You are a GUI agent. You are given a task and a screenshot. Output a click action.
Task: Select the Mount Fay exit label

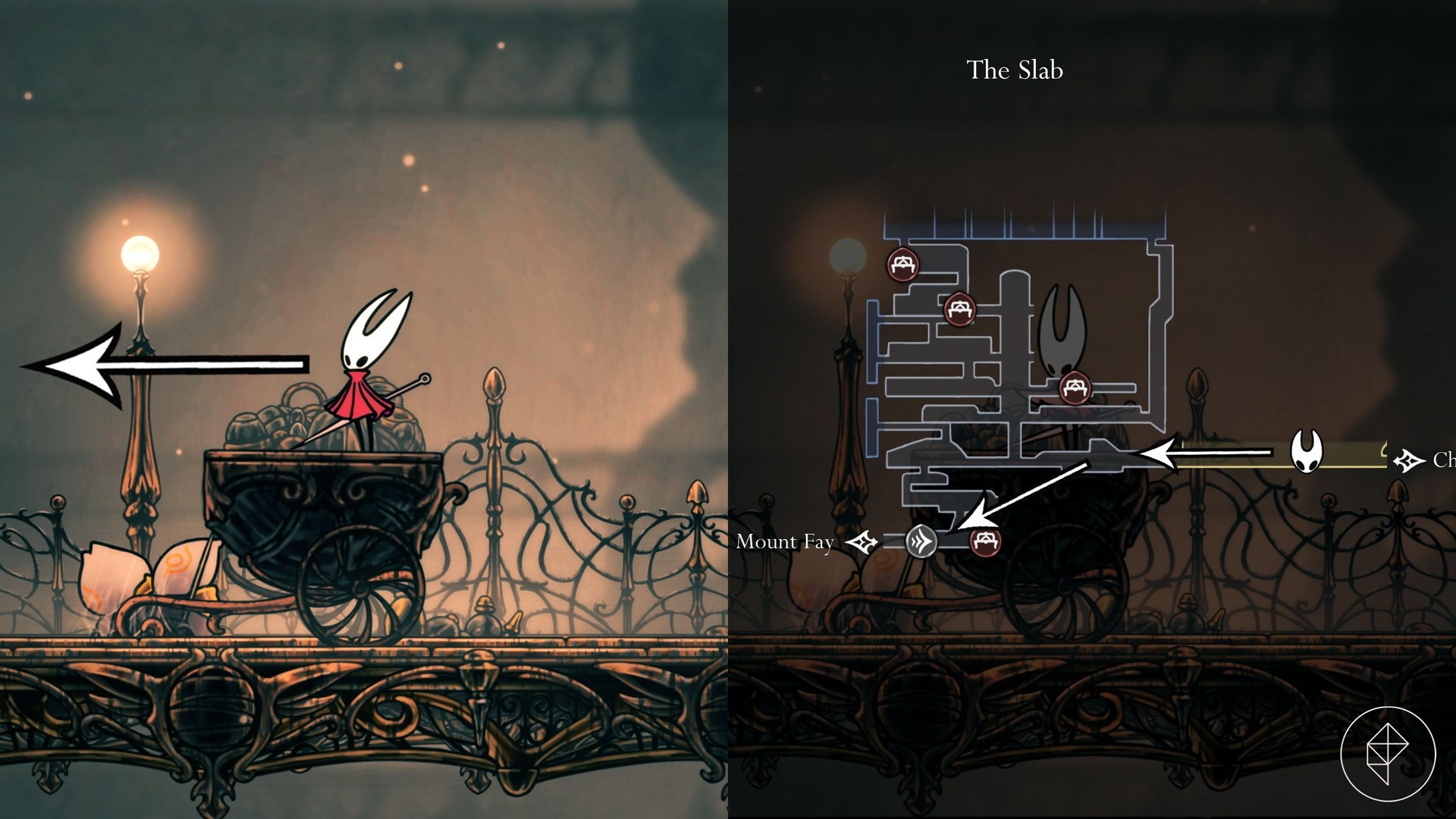click(785, 541)
